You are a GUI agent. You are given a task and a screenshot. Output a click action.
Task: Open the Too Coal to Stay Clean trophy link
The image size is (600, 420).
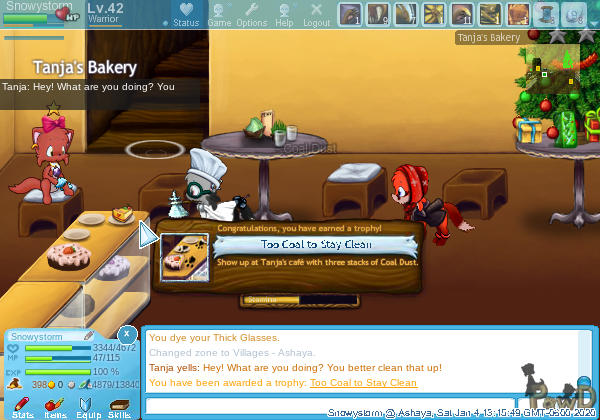[x=363, y=382]
